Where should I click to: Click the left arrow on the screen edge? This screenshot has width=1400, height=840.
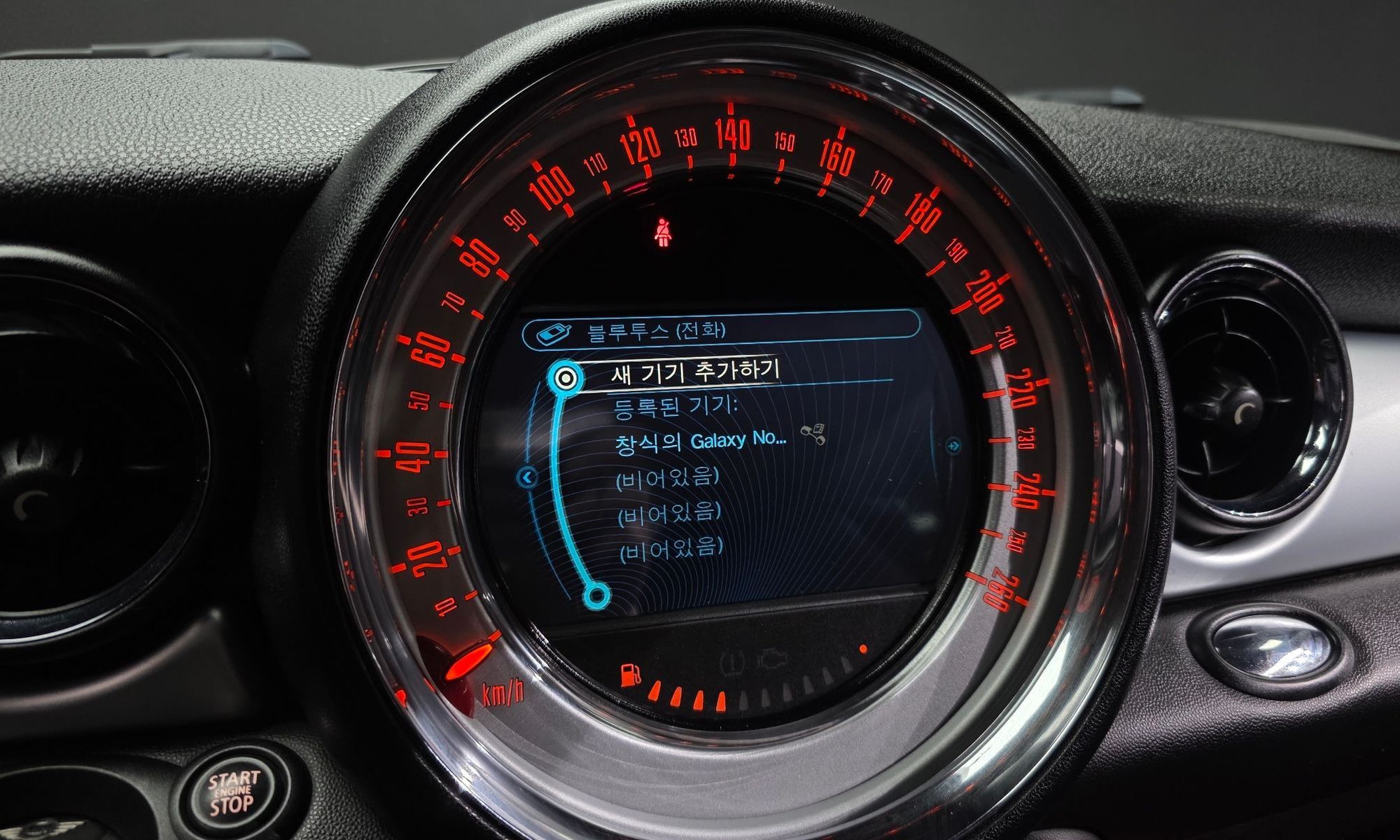pyautogui.click(x=528, y=477)
